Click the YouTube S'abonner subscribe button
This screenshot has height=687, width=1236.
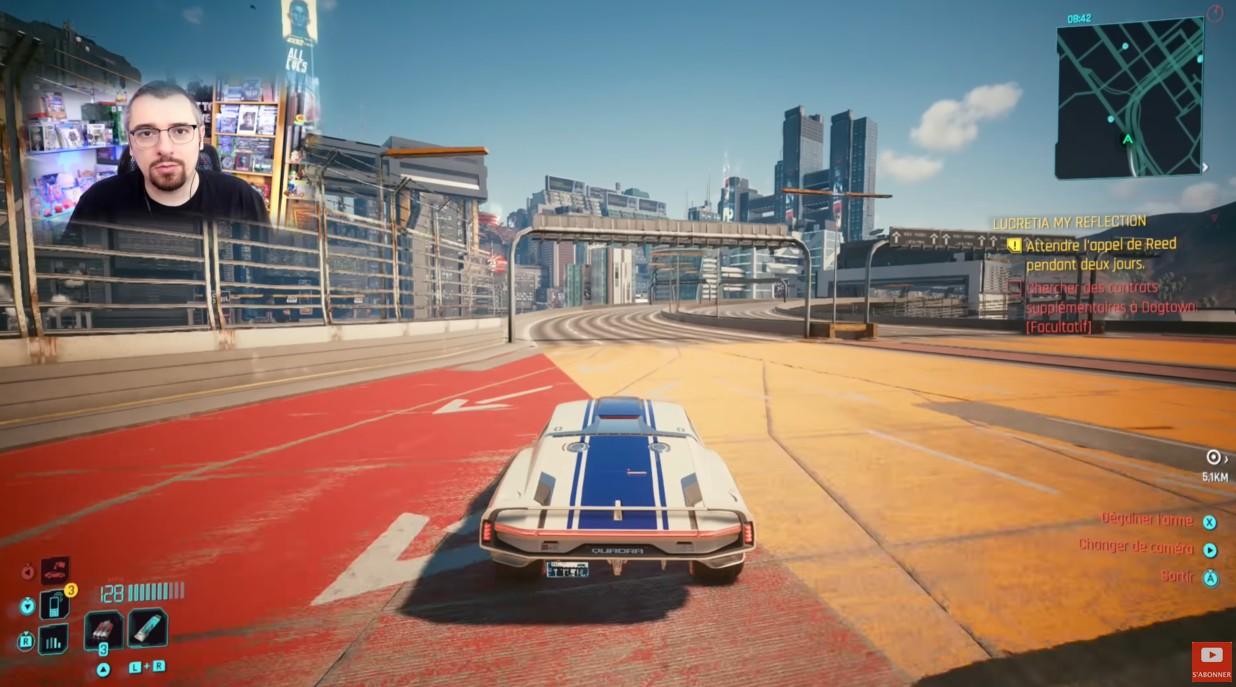(1211, 661)
